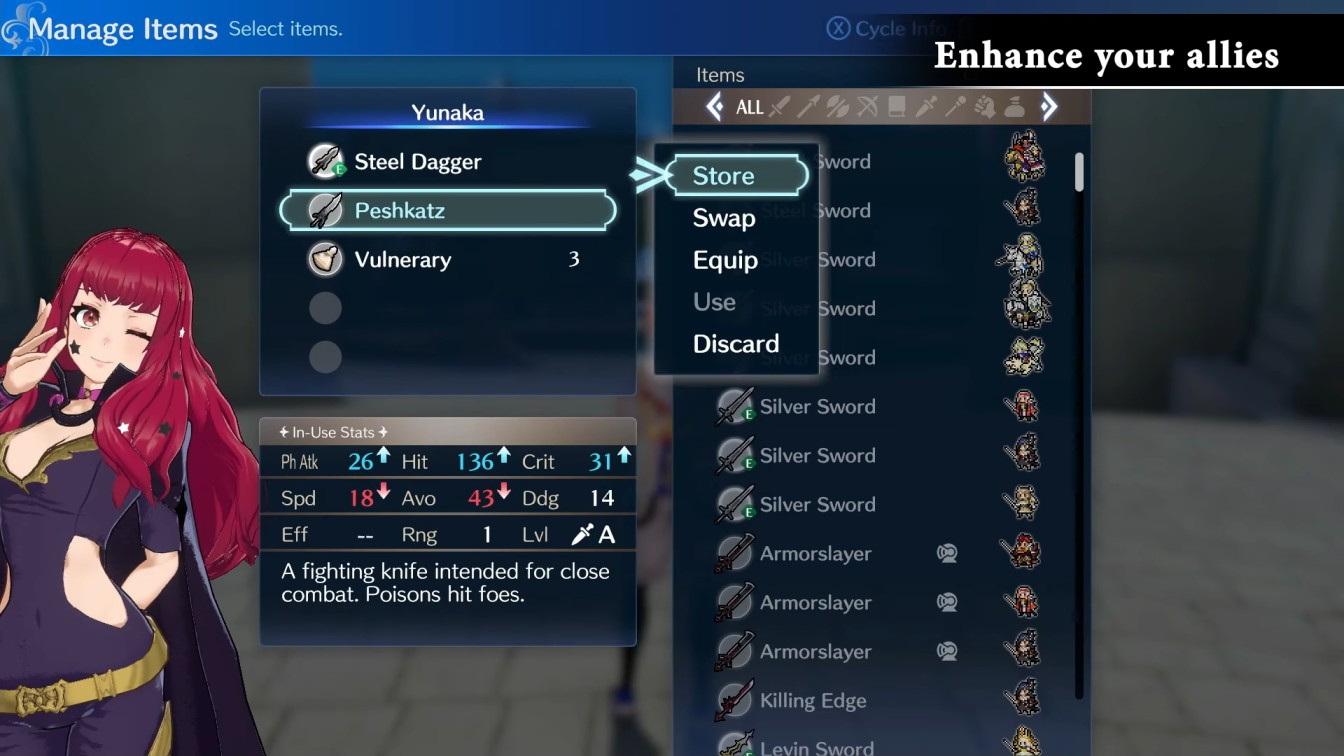Viewport: 1344px width, 756px height.
Task: Click the right chevron to cycle filters
Action: click(1050, 107)
